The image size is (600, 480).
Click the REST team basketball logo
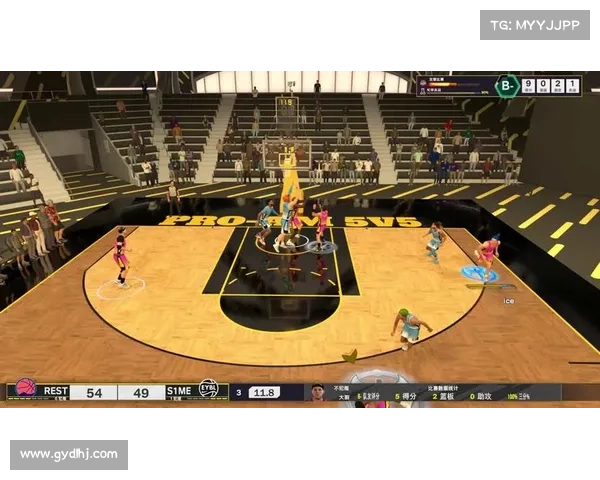[27, 389]
